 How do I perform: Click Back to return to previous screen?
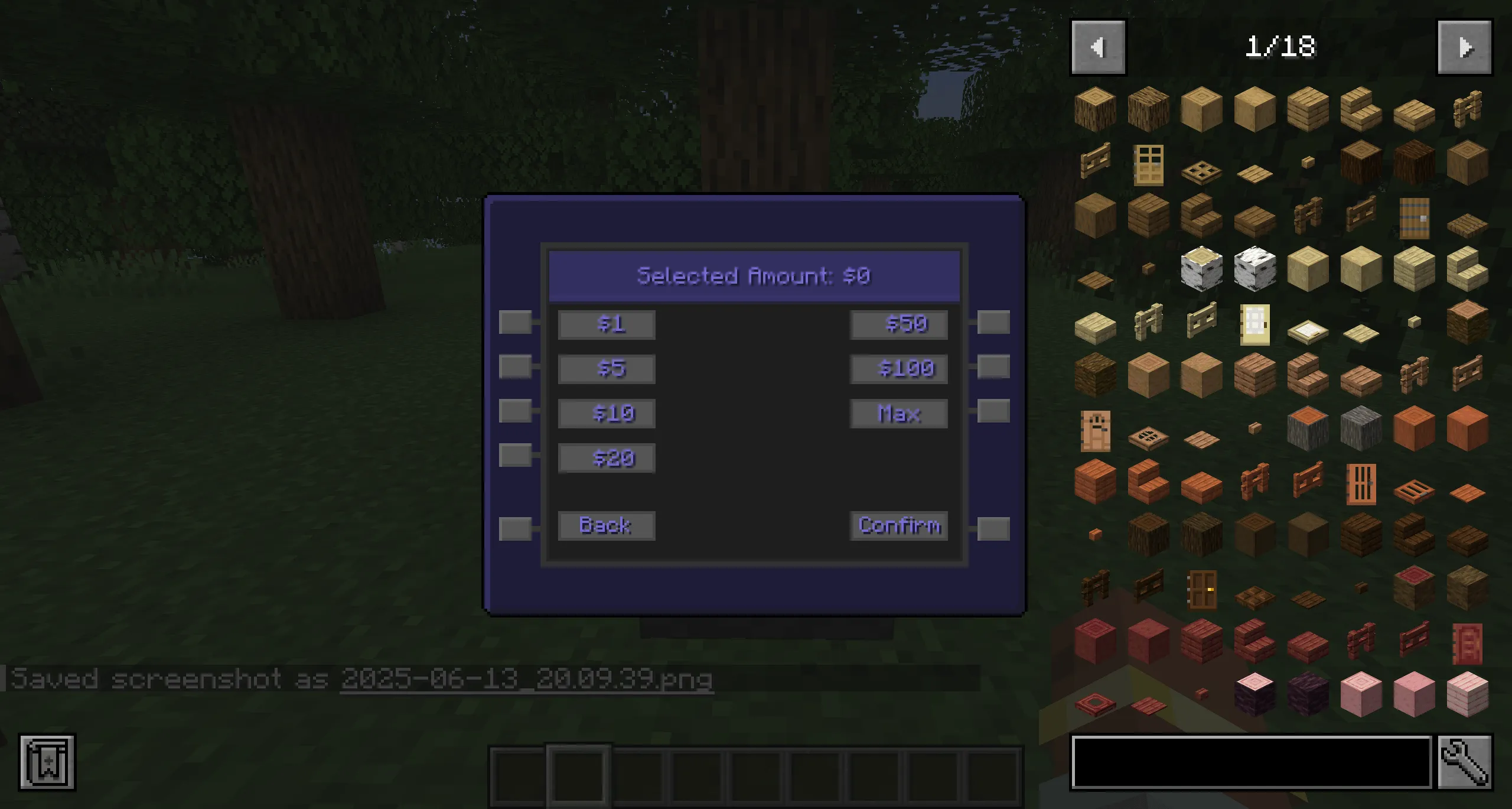point(606,525)
